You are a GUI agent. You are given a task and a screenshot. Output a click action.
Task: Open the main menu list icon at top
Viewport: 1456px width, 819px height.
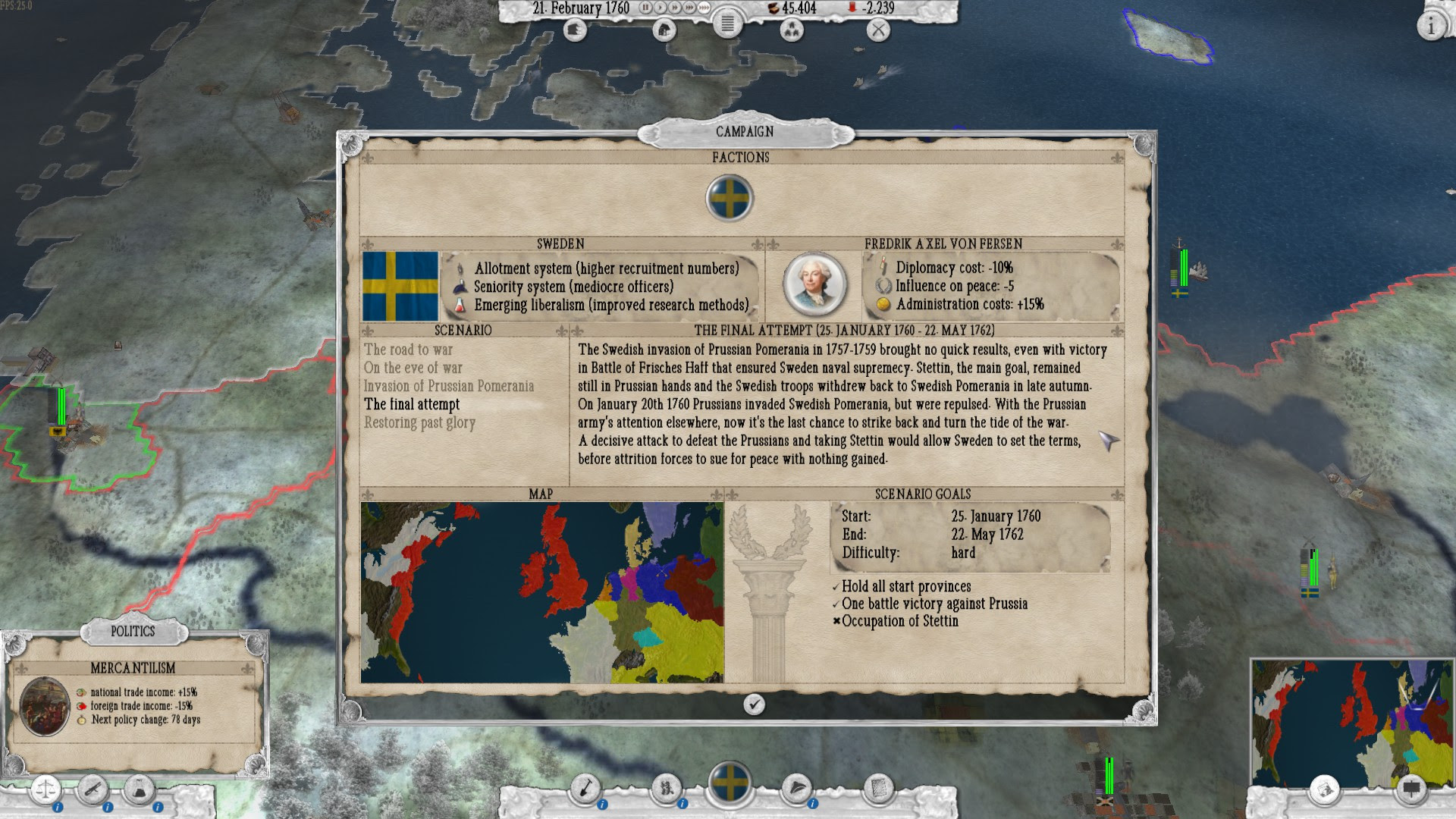pos(726,25)
